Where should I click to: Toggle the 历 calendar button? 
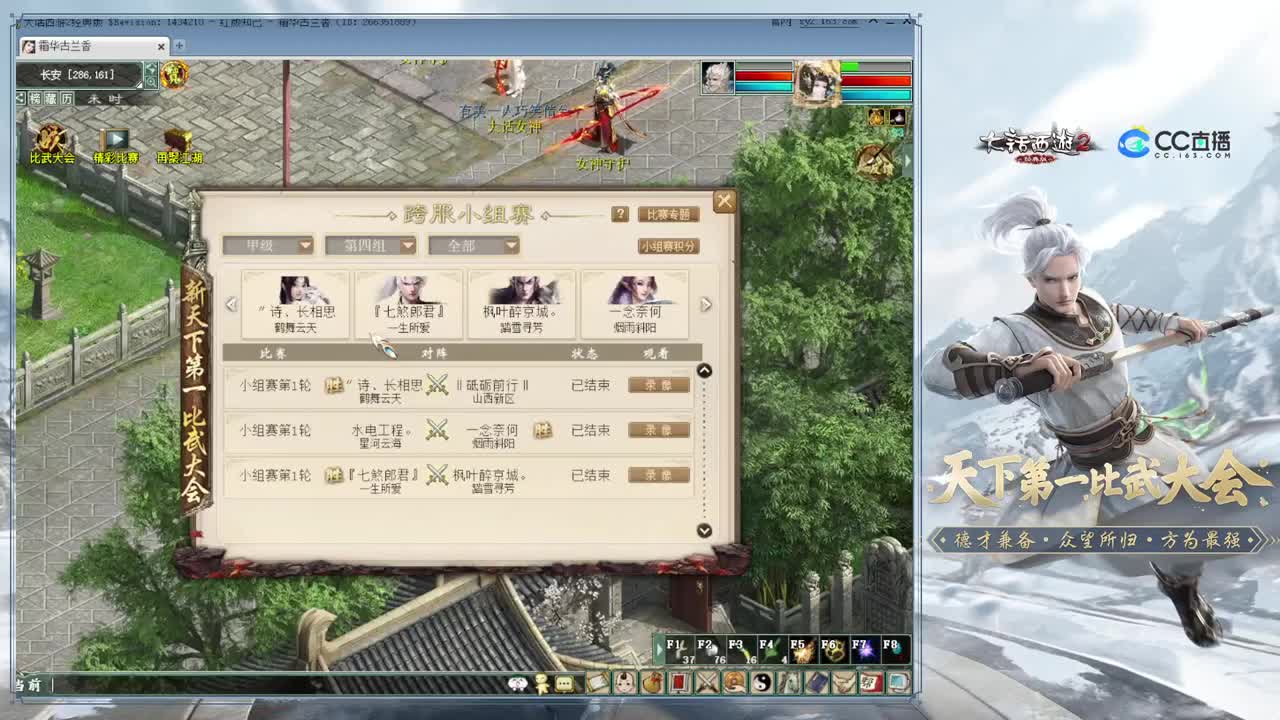click(67, 98)
